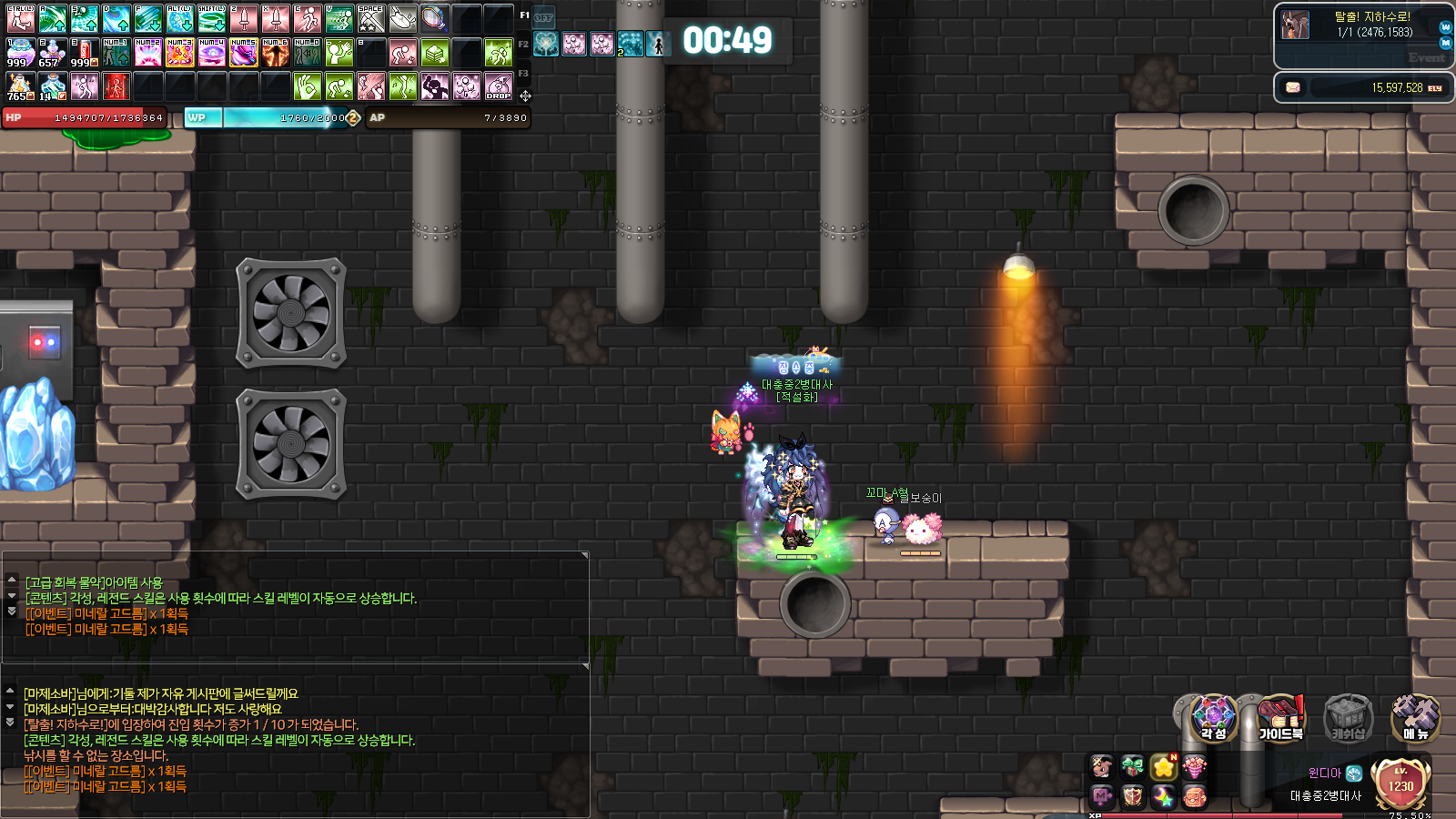Activate the SPACE pickaxe skill slot
1456x819 pixels.
[x=371, y=18]
